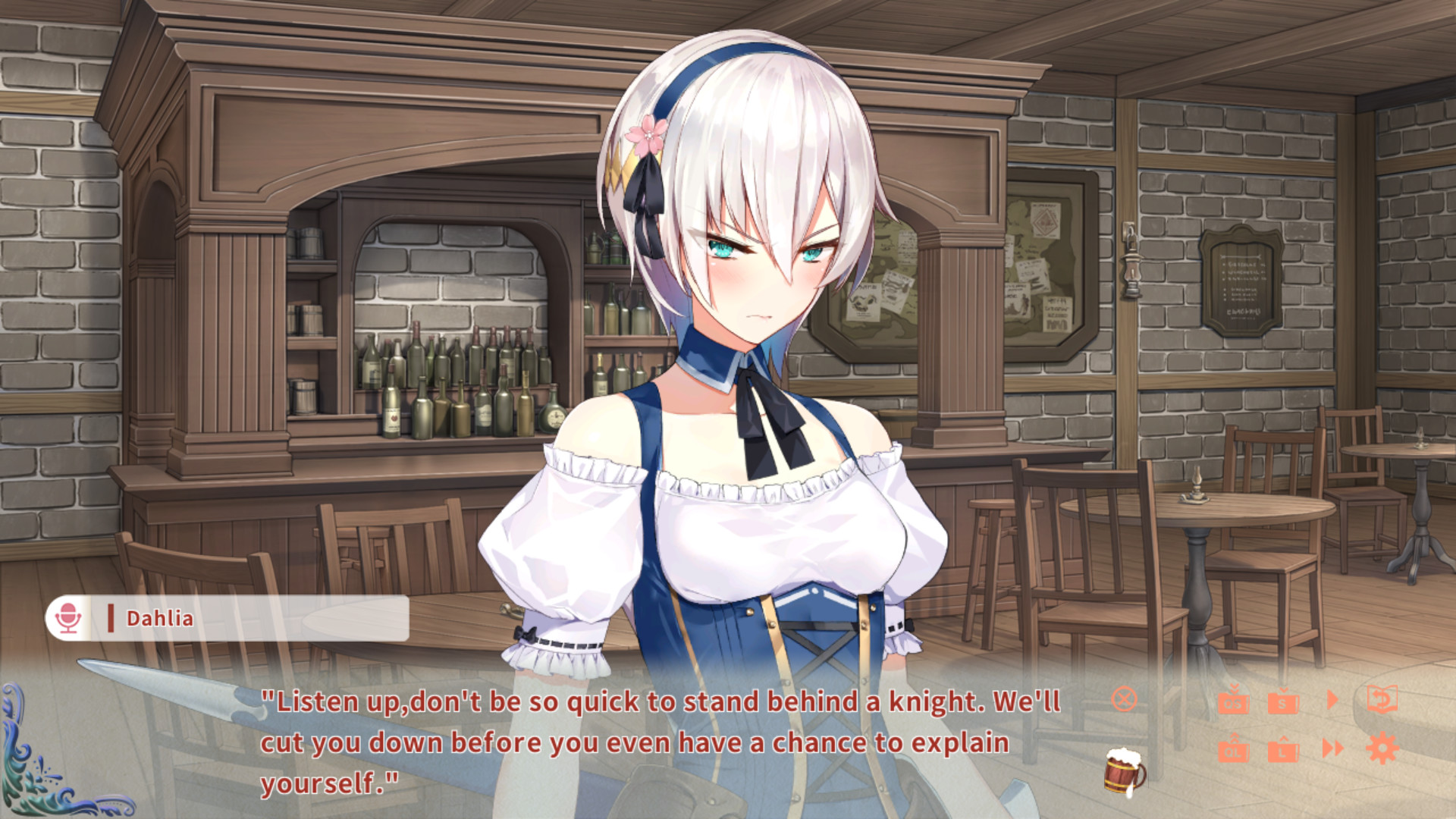This screenshot has width=1456, height=819.
Task: Open the Load game folder icon
Action: 1283,751
